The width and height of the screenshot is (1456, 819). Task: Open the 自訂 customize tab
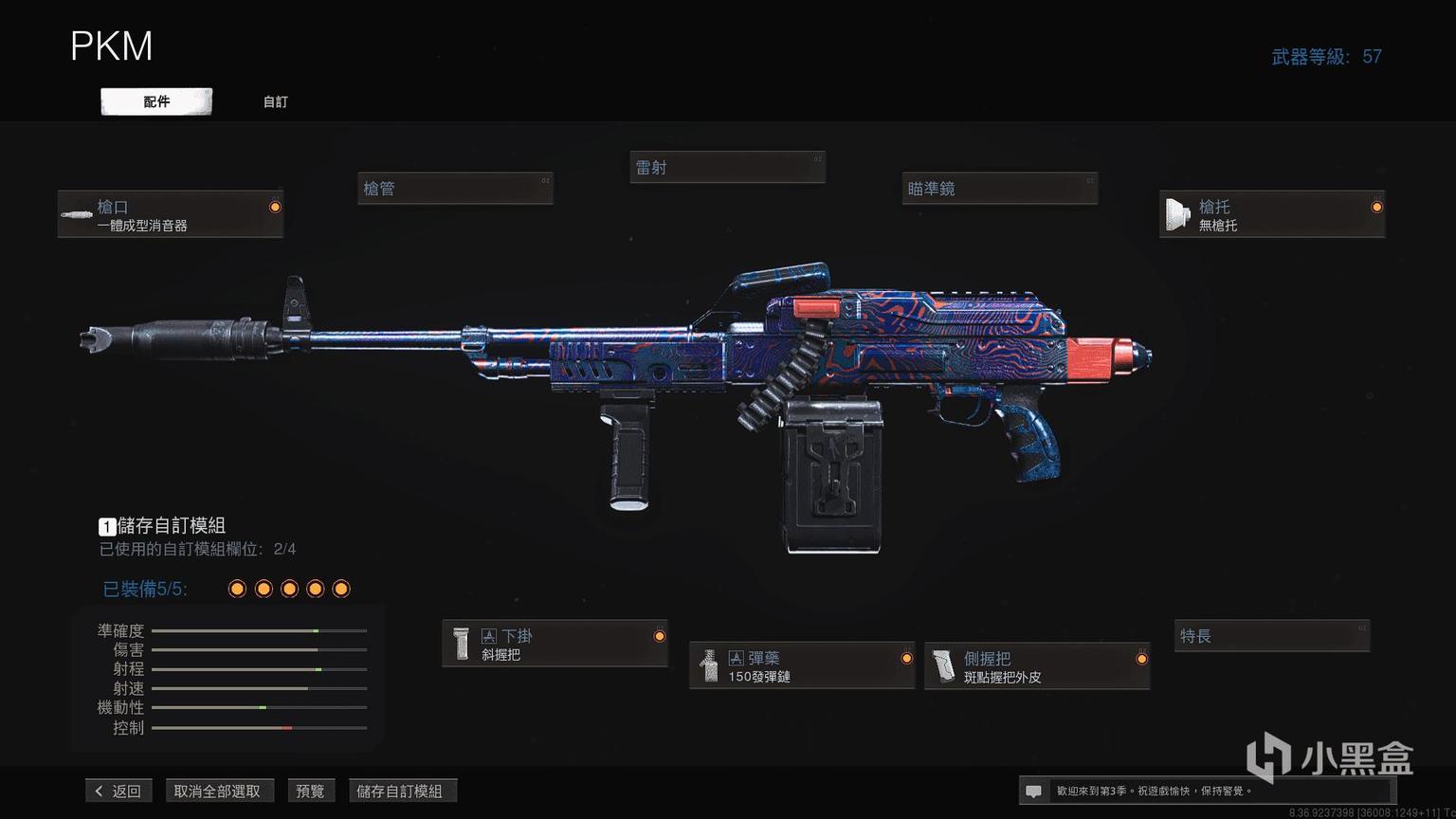275,101
